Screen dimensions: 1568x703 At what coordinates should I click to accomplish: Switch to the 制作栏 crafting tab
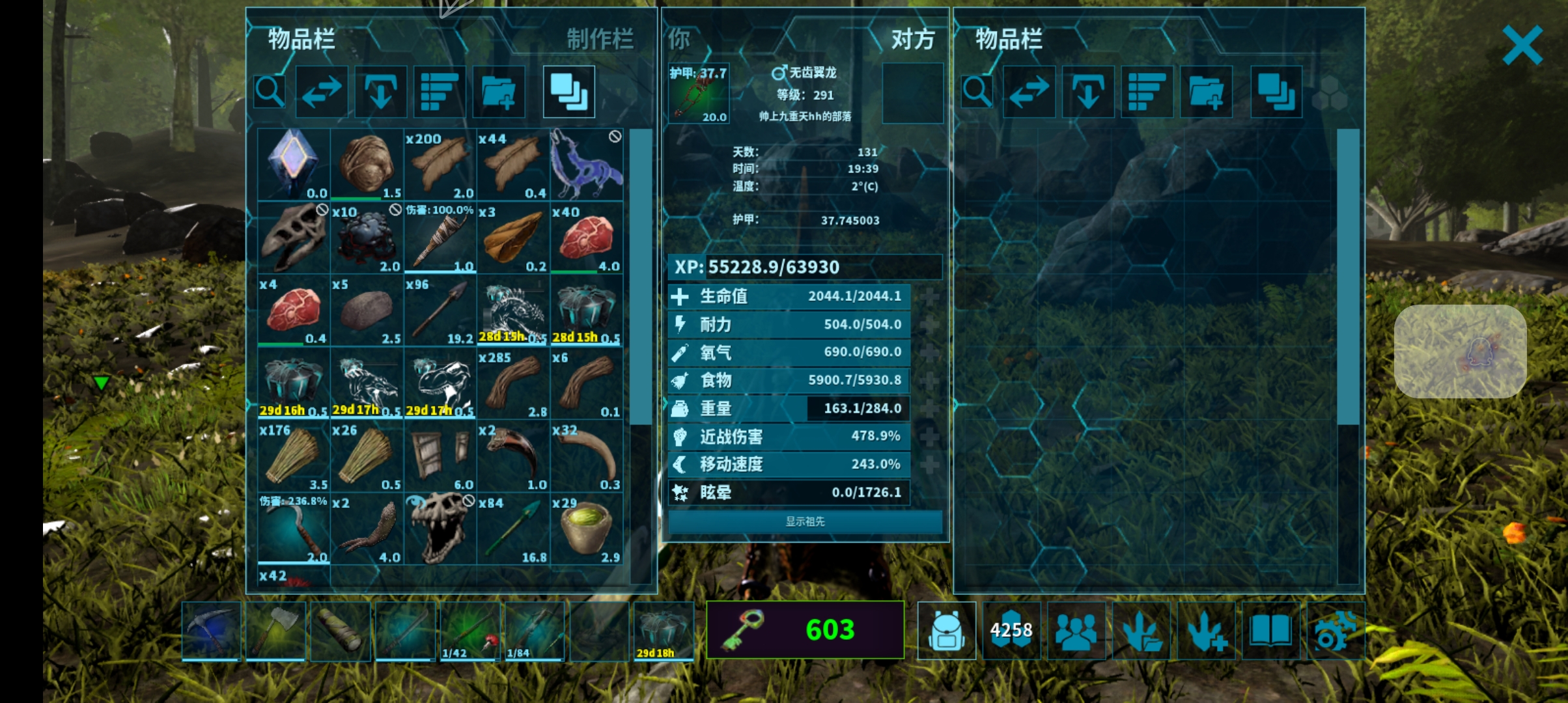click(x=599, y=39)
